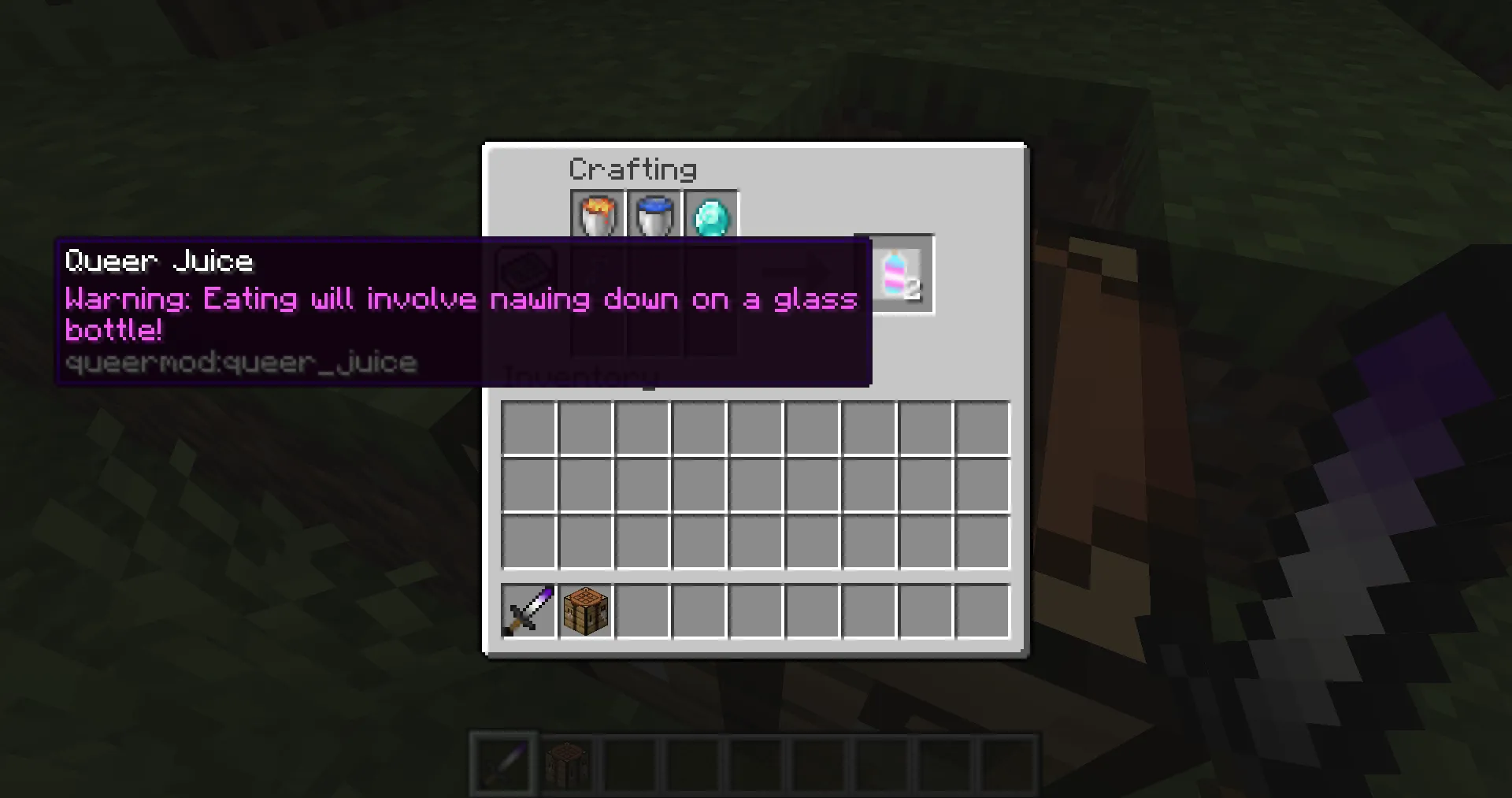Click the Crafting window title
The height and width of the screenshot is (798, 1512).
[x=632, y=169]
